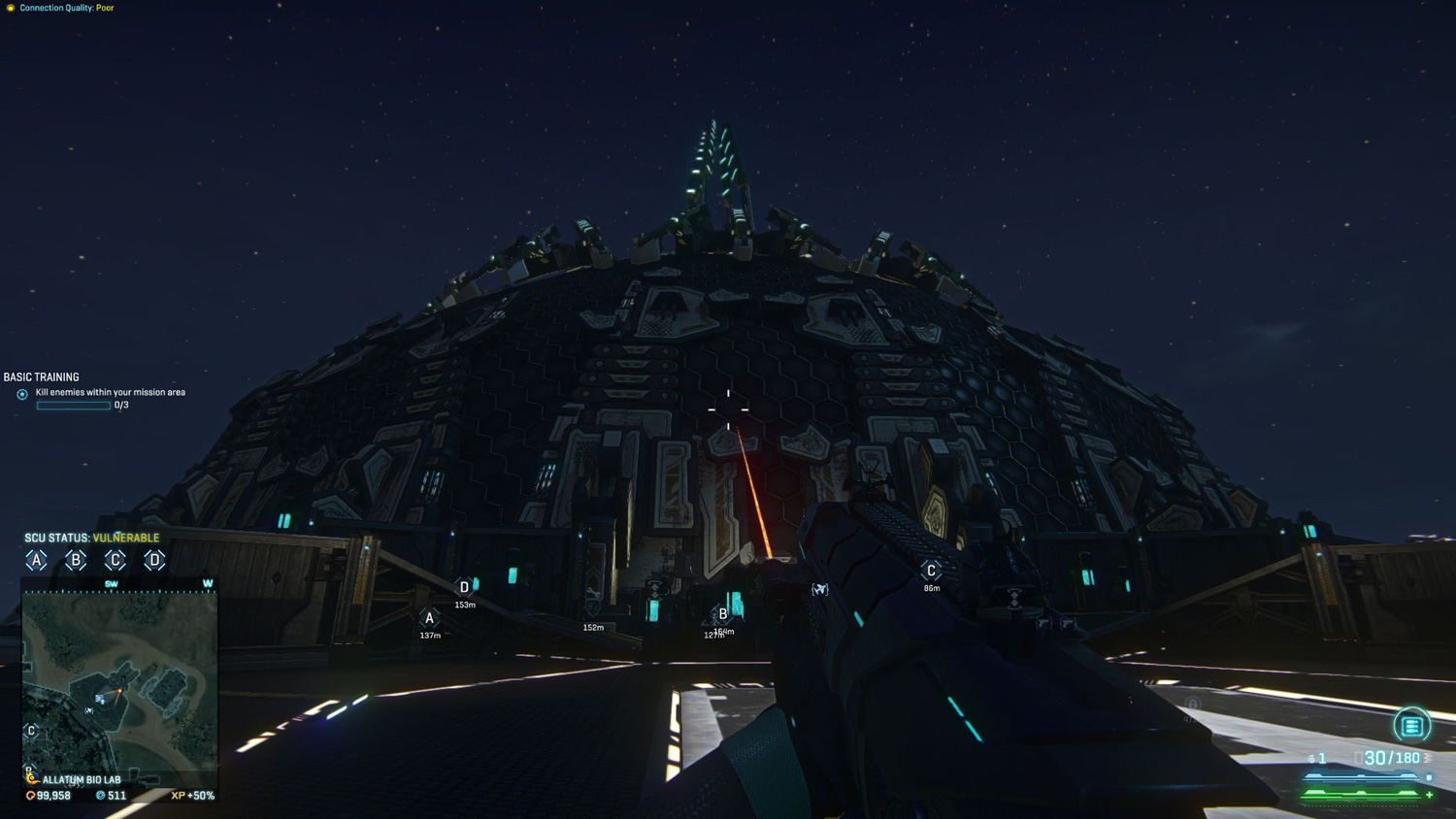Screen dimensions: 1456x819
Task: Select control point A in SCU status row
Action: coord(36,560)
